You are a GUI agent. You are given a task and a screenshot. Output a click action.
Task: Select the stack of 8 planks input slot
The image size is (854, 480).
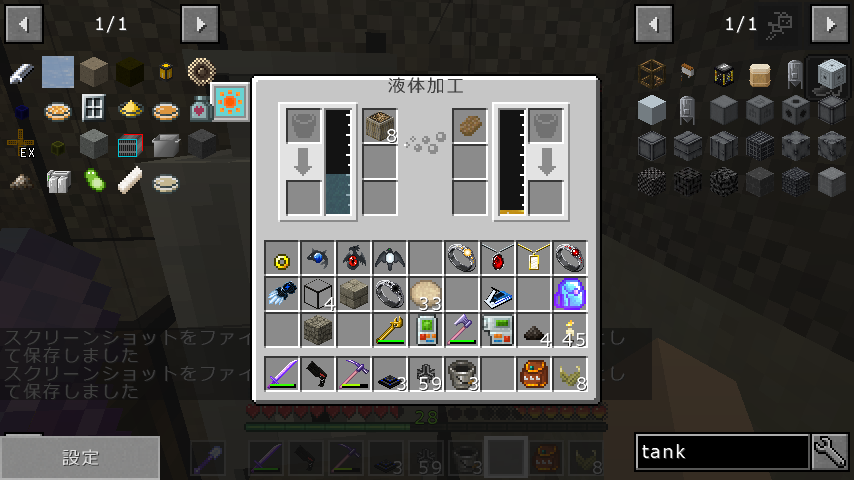click(380, 126)
